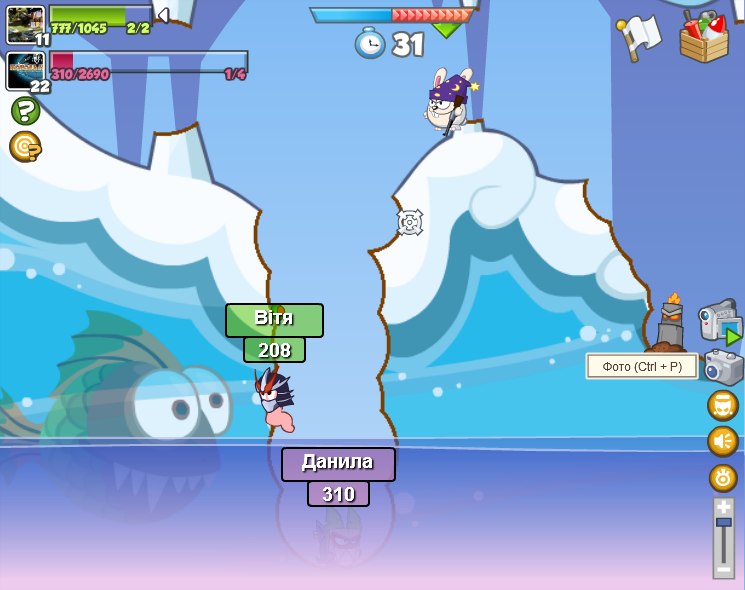Open the weapons crate inventory
Image resolution: width=745 pixels, height=590 pixels.
pos(704,37)
